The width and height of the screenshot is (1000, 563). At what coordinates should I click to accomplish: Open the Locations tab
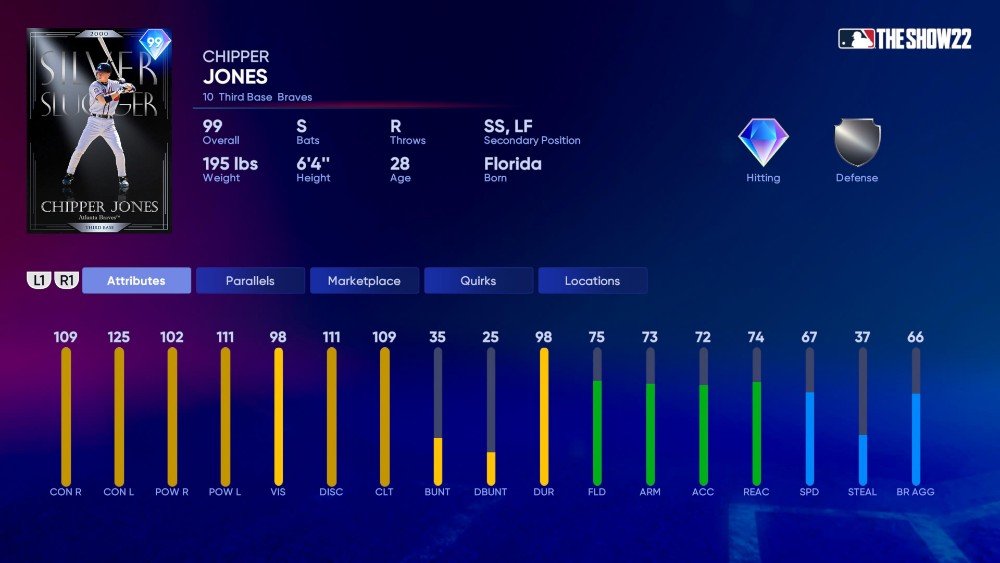[592, 281]
